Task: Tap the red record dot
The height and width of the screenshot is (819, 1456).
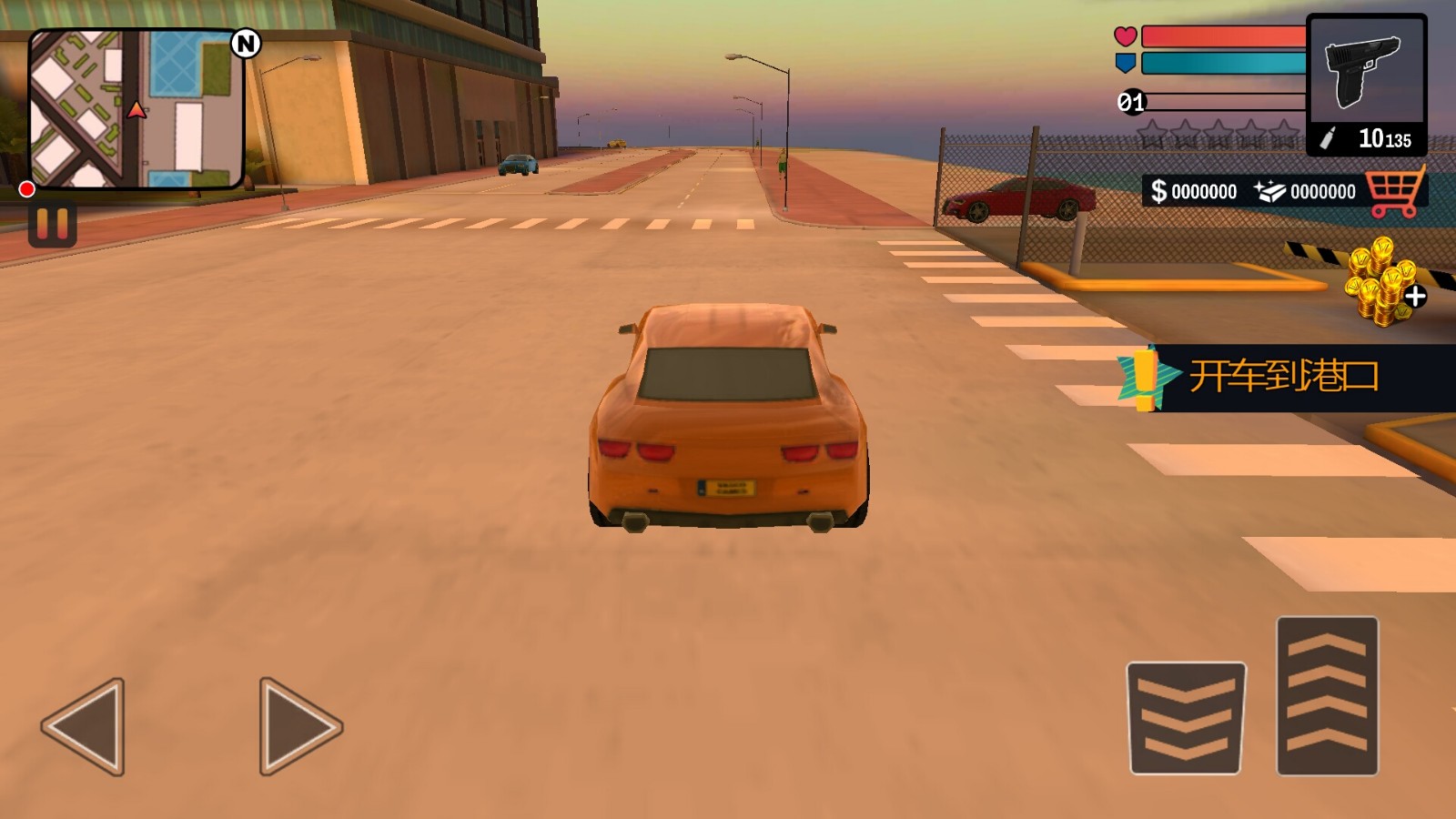Action: (27, 189)
